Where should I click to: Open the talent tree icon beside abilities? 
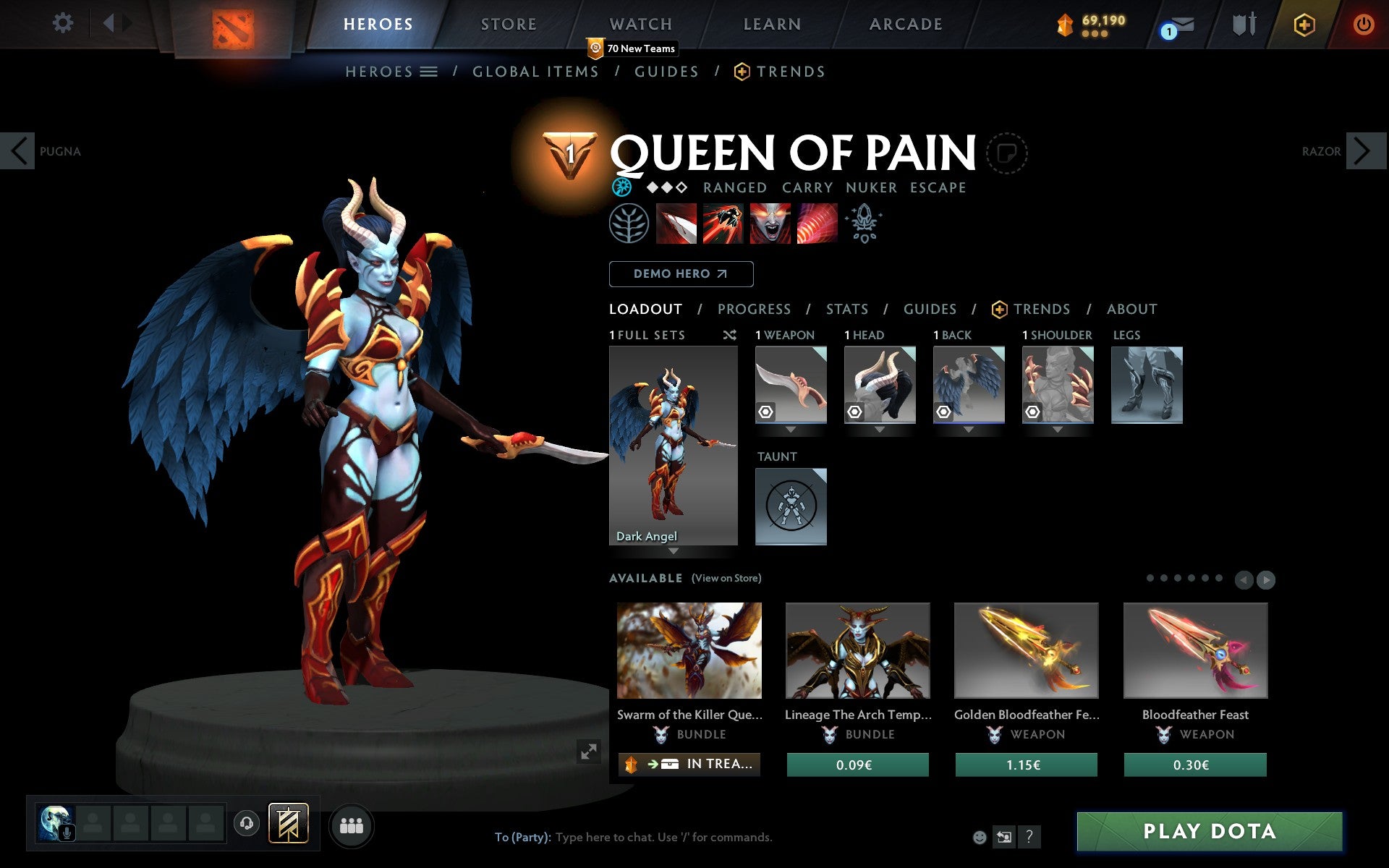[x=629, y=224]
